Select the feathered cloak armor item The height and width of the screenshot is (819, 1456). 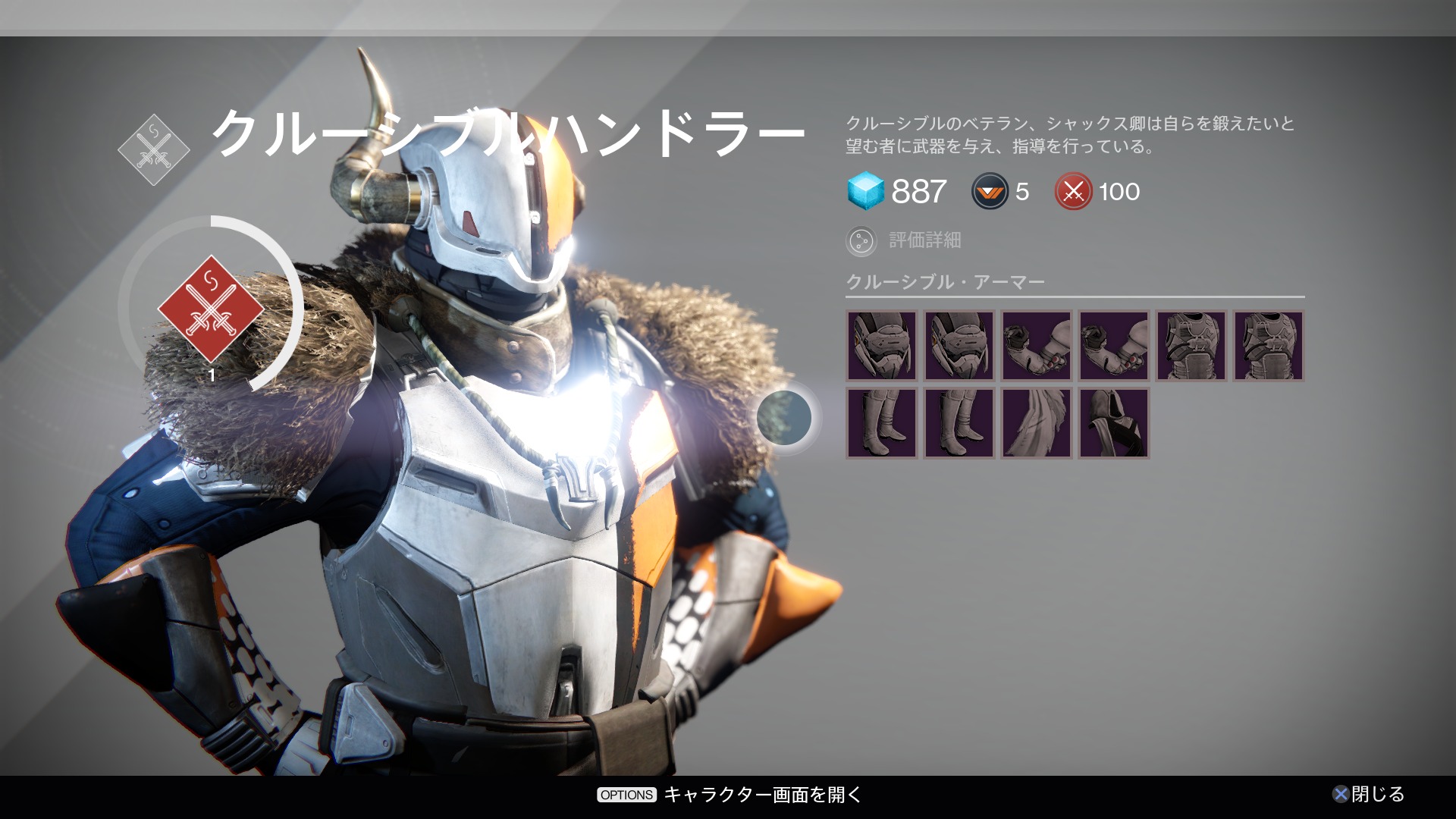pos(1036,423)
